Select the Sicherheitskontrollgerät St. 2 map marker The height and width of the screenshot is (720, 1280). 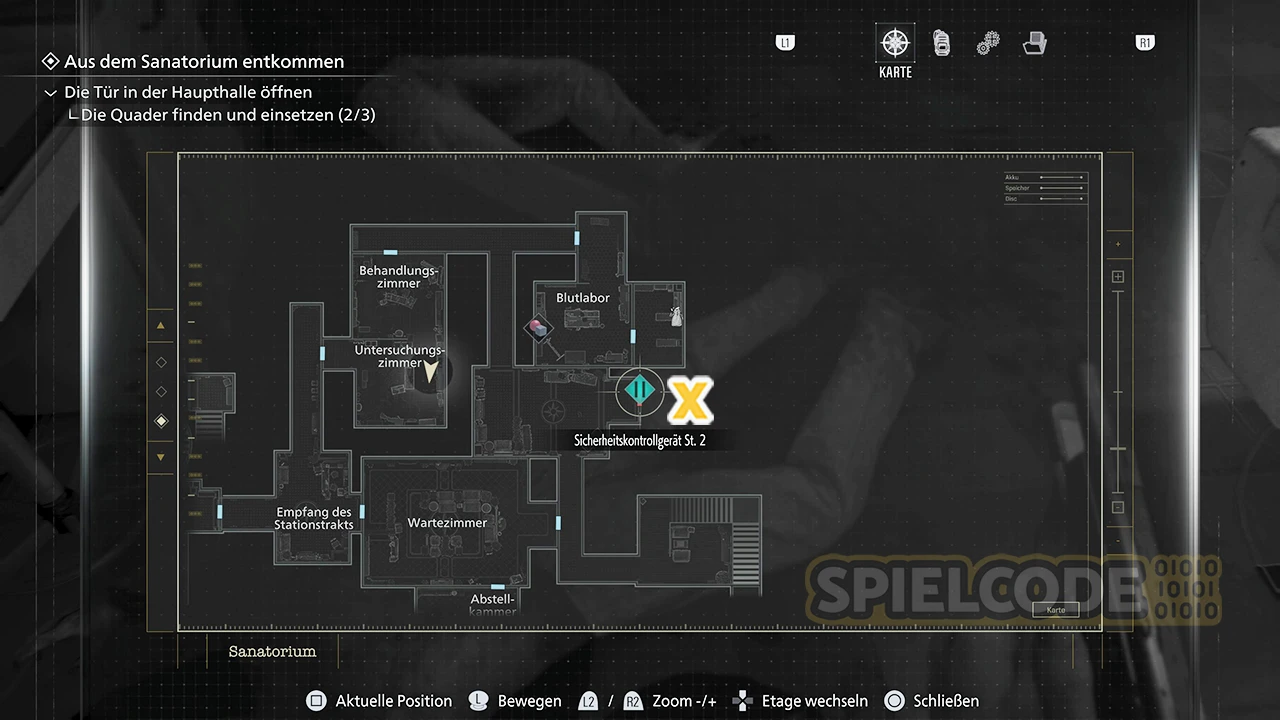click(639, 390)
